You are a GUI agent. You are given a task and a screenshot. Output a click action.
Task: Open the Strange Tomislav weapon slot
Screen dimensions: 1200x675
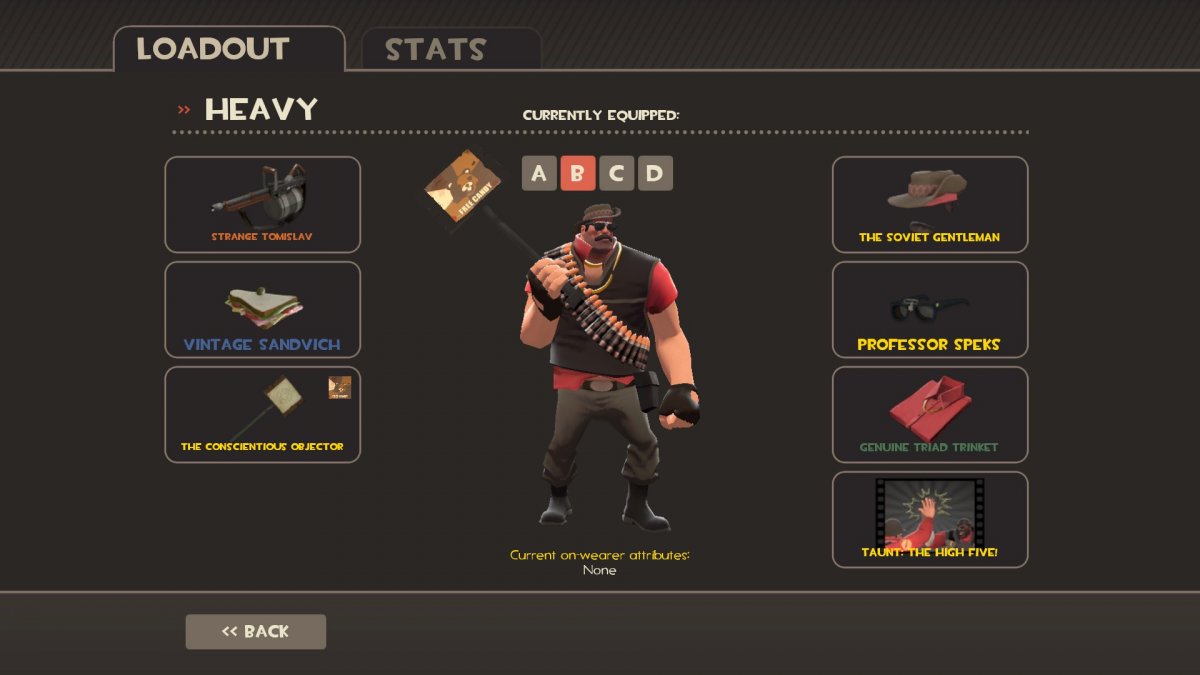(262, 204)
